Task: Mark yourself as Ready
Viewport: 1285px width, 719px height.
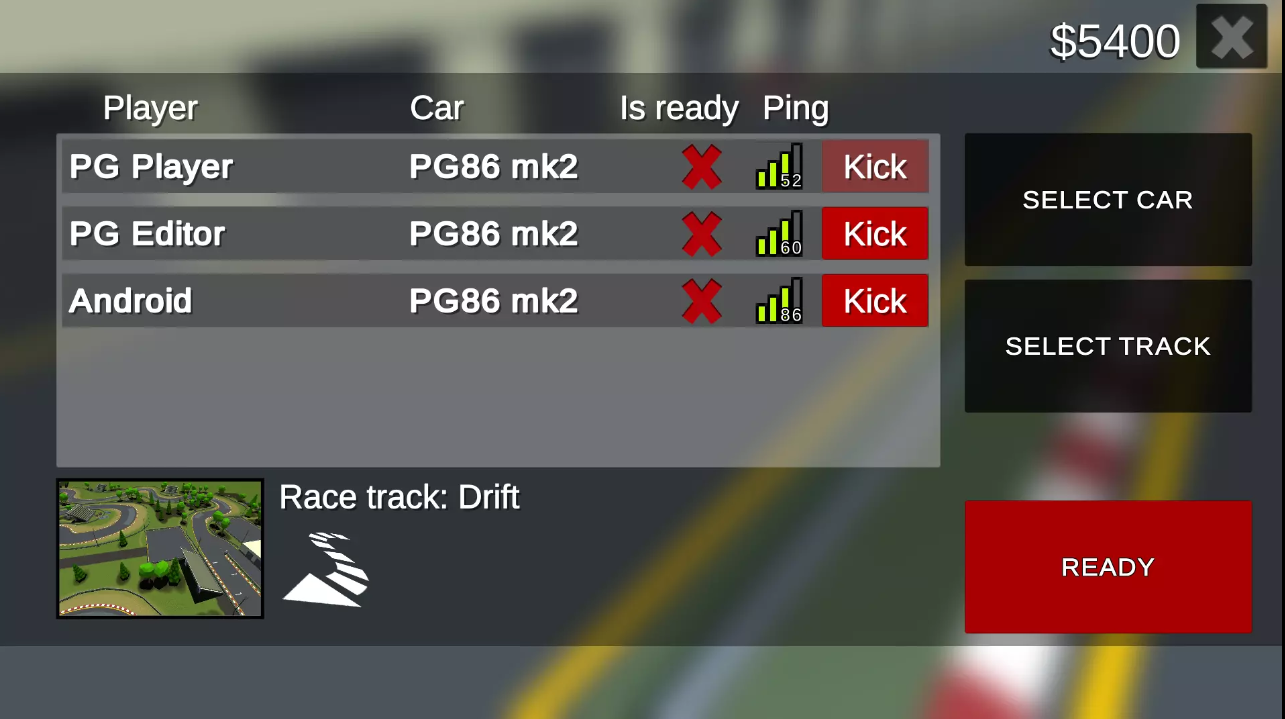Action: click(x=1107, y=567)
